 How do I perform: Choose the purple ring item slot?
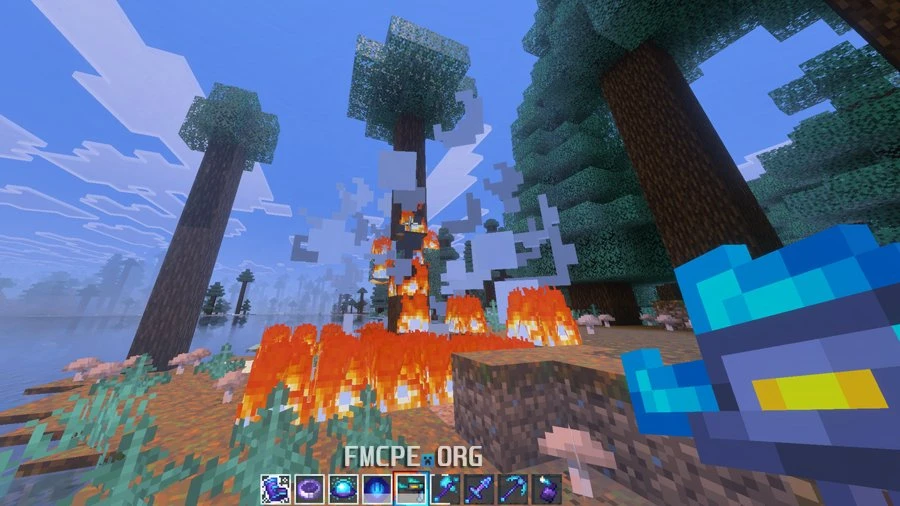click(308, 489)
